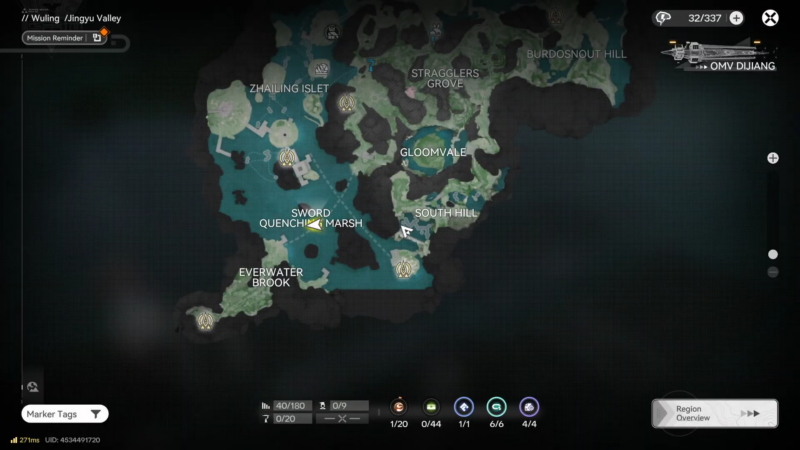Click the map zoom slider handle

[x=773, y=254]
